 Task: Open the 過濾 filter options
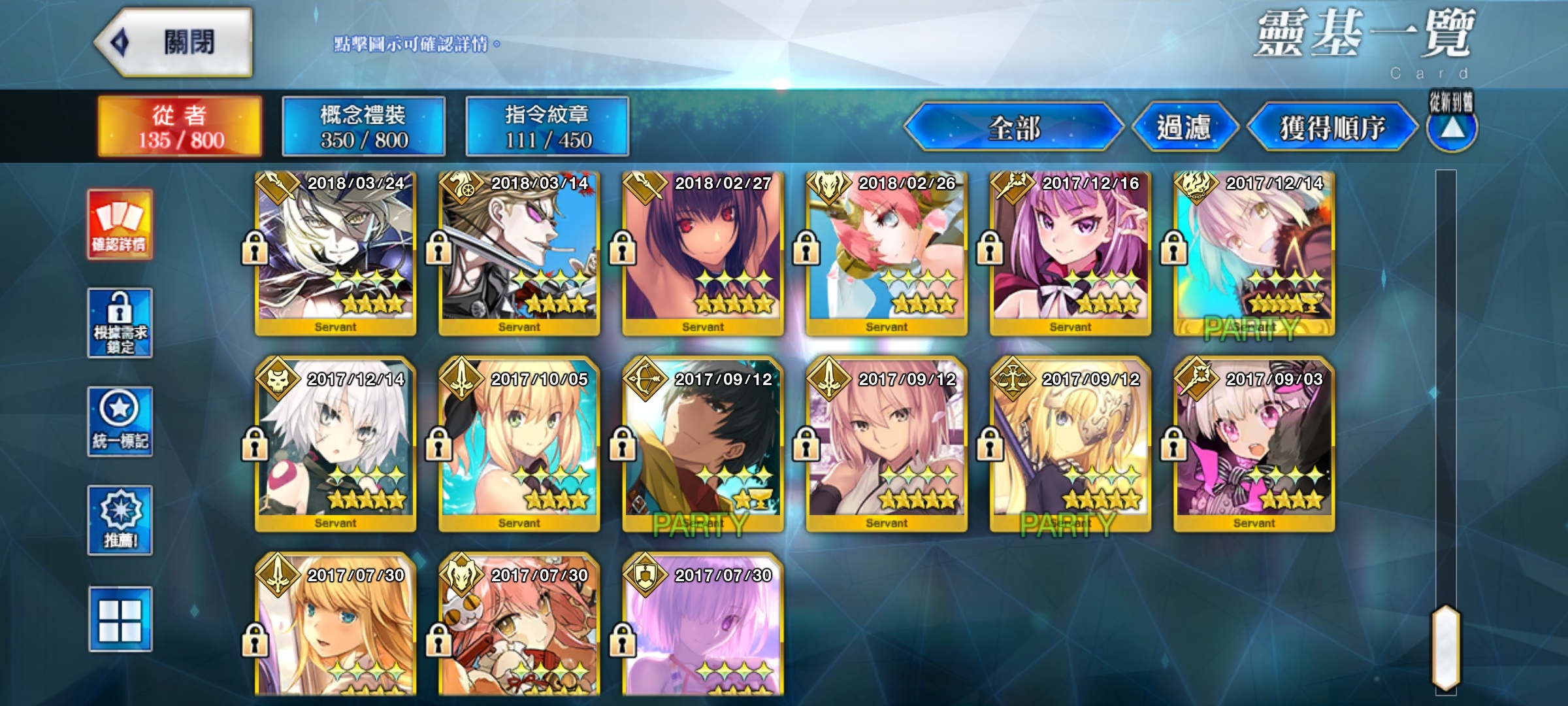1184,127
